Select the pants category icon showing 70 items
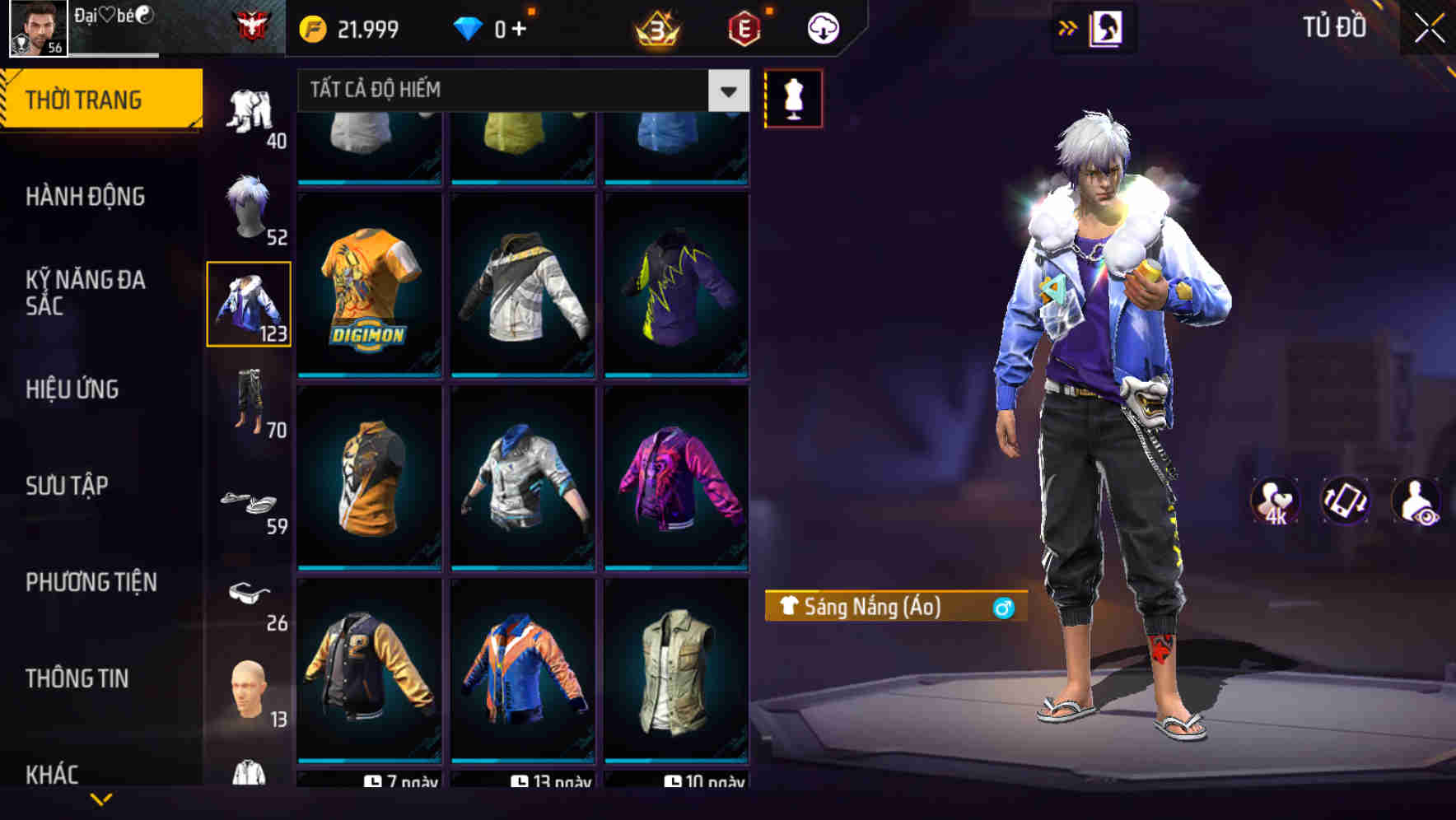Screen dimensions: 1456x820 coord(248,403)
